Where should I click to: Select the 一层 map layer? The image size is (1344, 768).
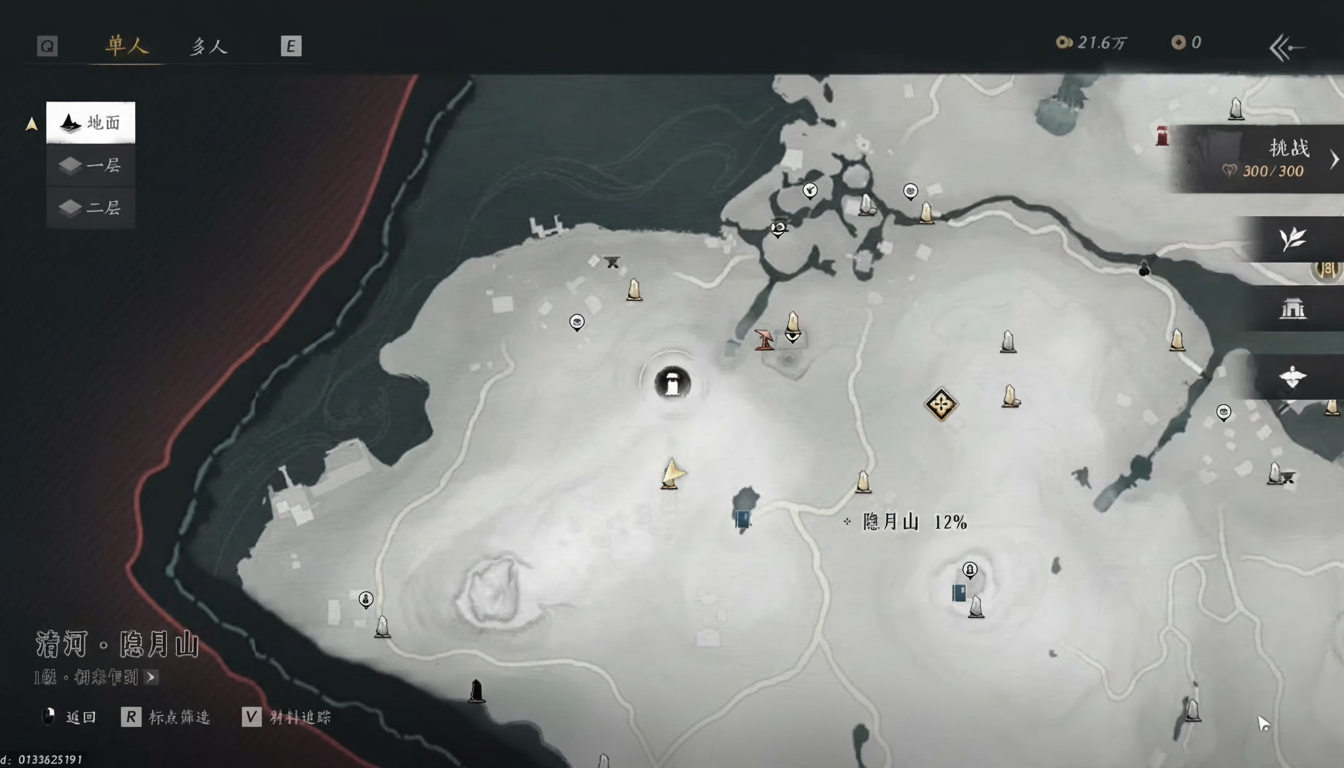[x=91, y=166]
